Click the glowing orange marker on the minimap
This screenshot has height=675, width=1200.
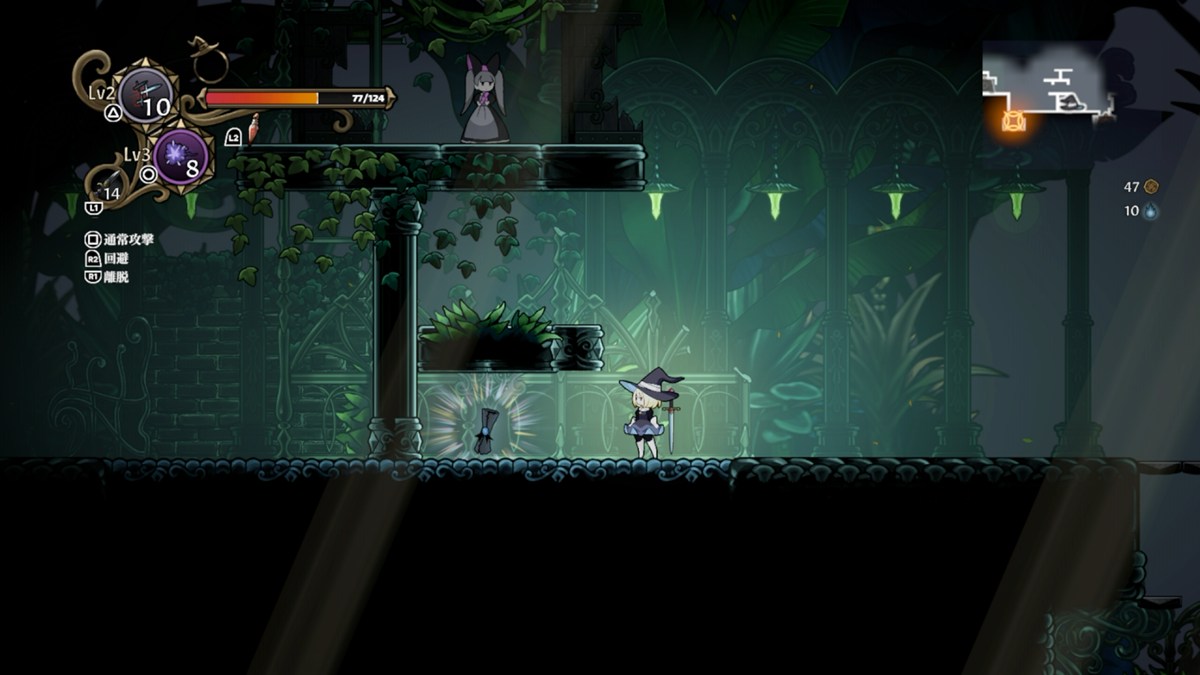click(1014, 121)
